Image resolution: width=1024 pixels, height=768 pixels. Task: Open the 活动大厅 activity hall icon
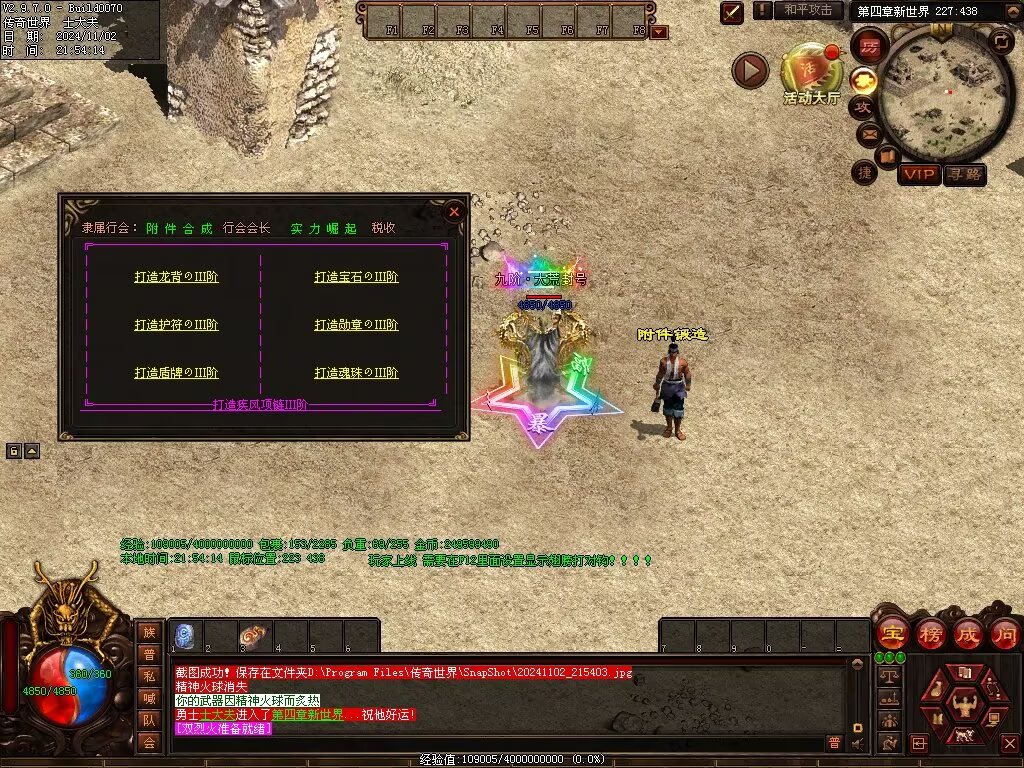[x=811, y=70]
